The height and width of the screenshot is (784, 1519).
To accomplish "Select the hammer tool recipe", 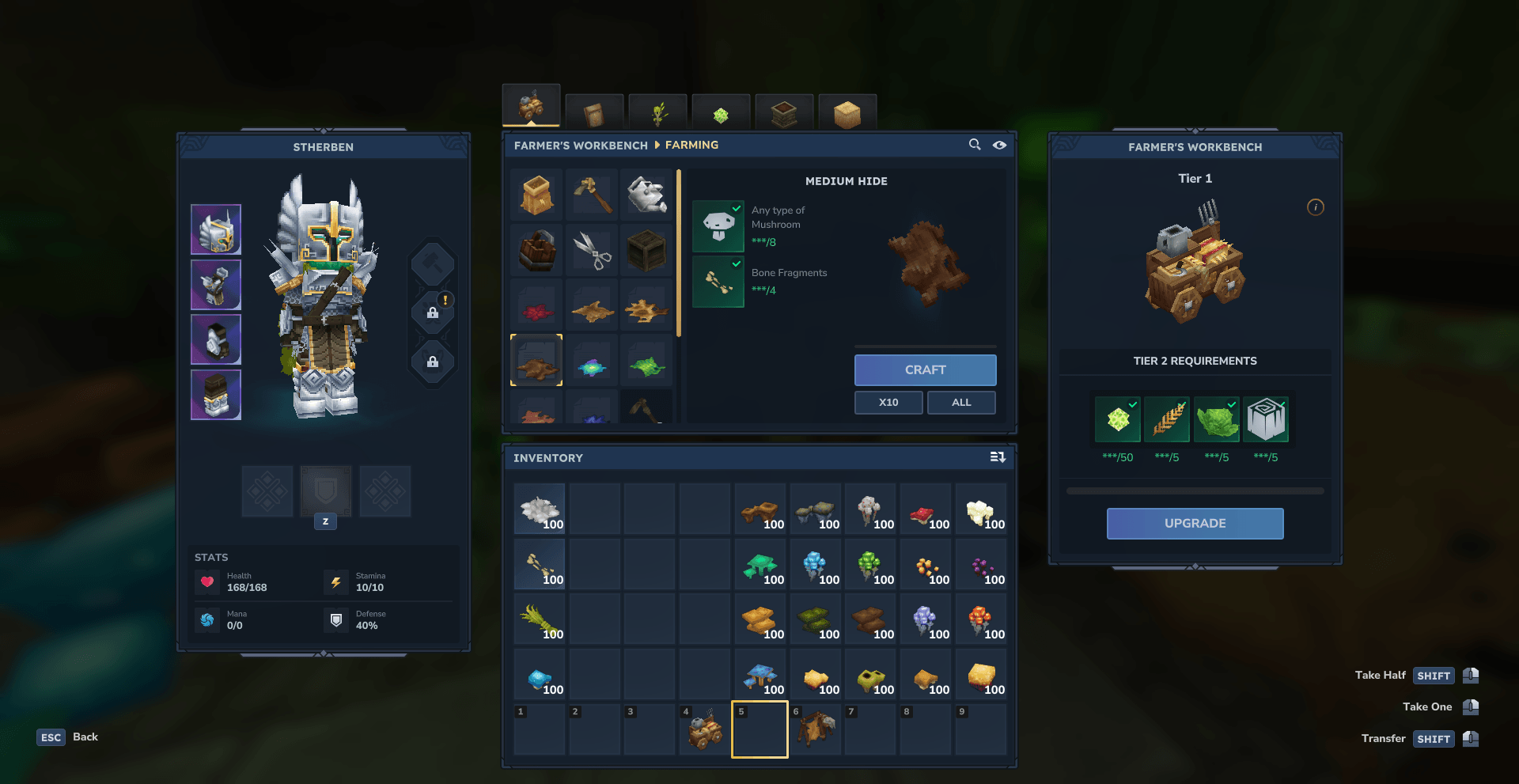I will [x=592, y=195].
